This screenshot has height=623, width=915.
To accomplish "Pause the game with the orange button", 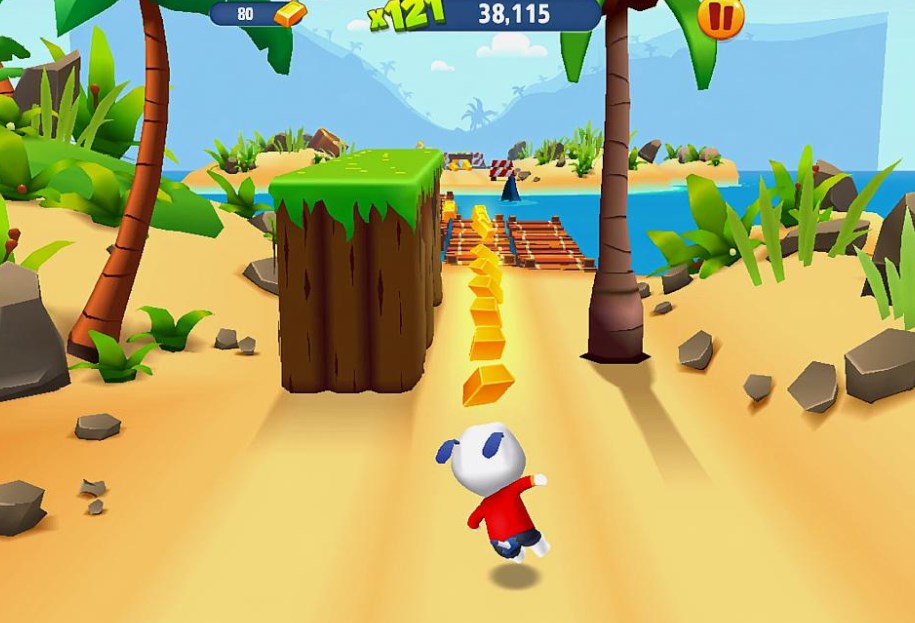I will [720, 16].
